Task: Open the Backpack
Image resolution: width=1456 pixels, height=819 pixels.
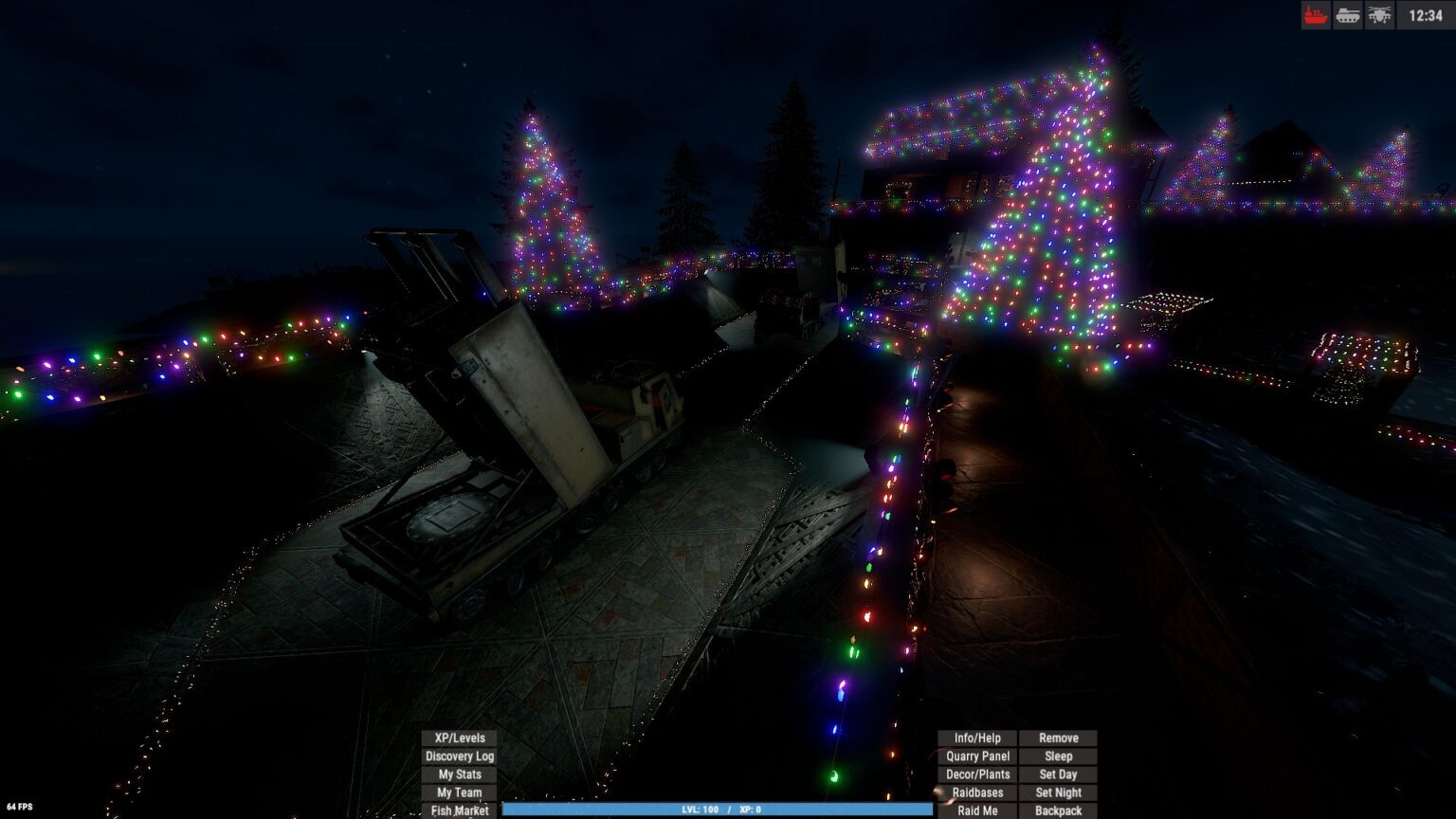Action: [1058, 810]
